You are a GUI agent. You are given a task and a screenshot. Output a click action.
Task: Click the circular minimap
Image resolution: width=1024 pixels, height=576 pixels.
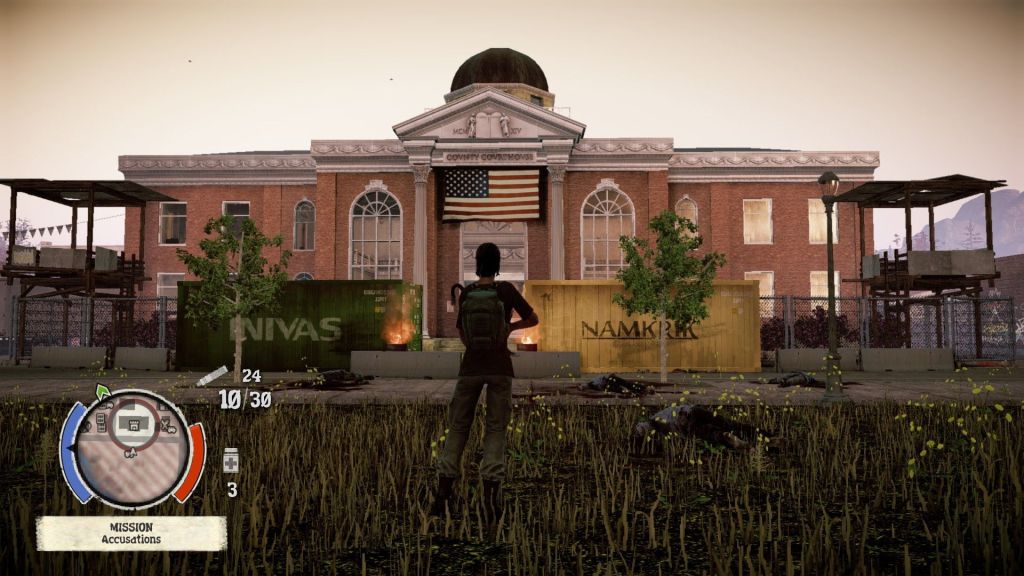coord(131,449)
